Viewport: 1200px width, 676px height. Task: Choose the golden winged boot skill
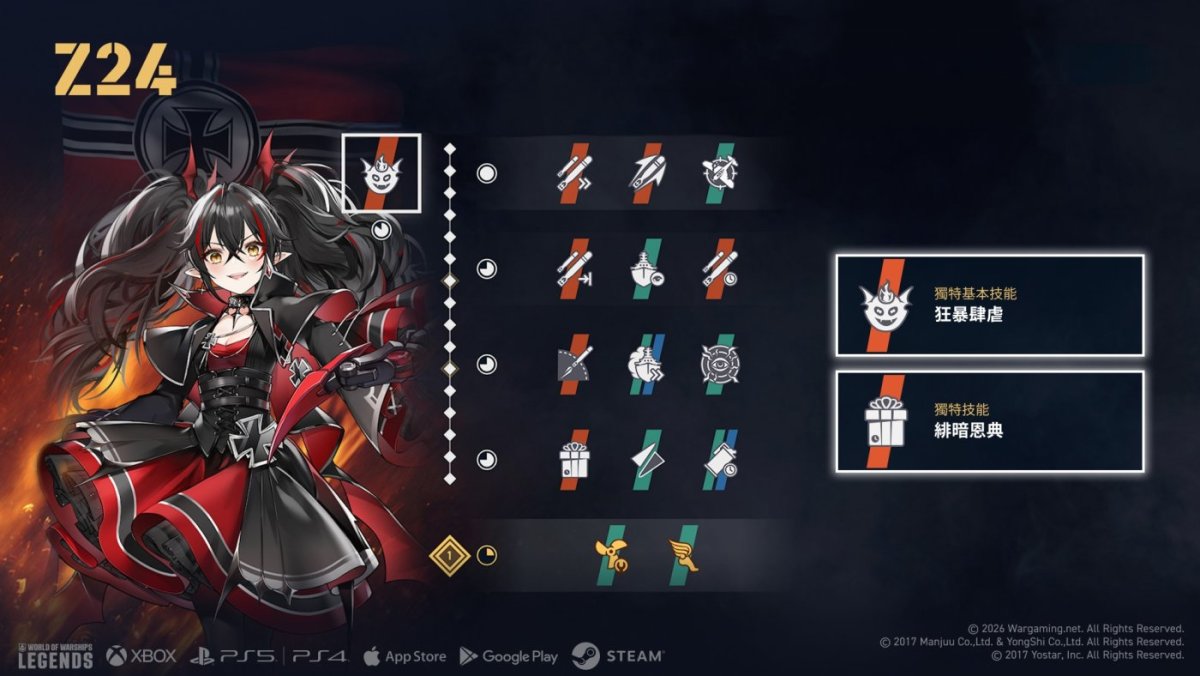click(x=683, y=555)
